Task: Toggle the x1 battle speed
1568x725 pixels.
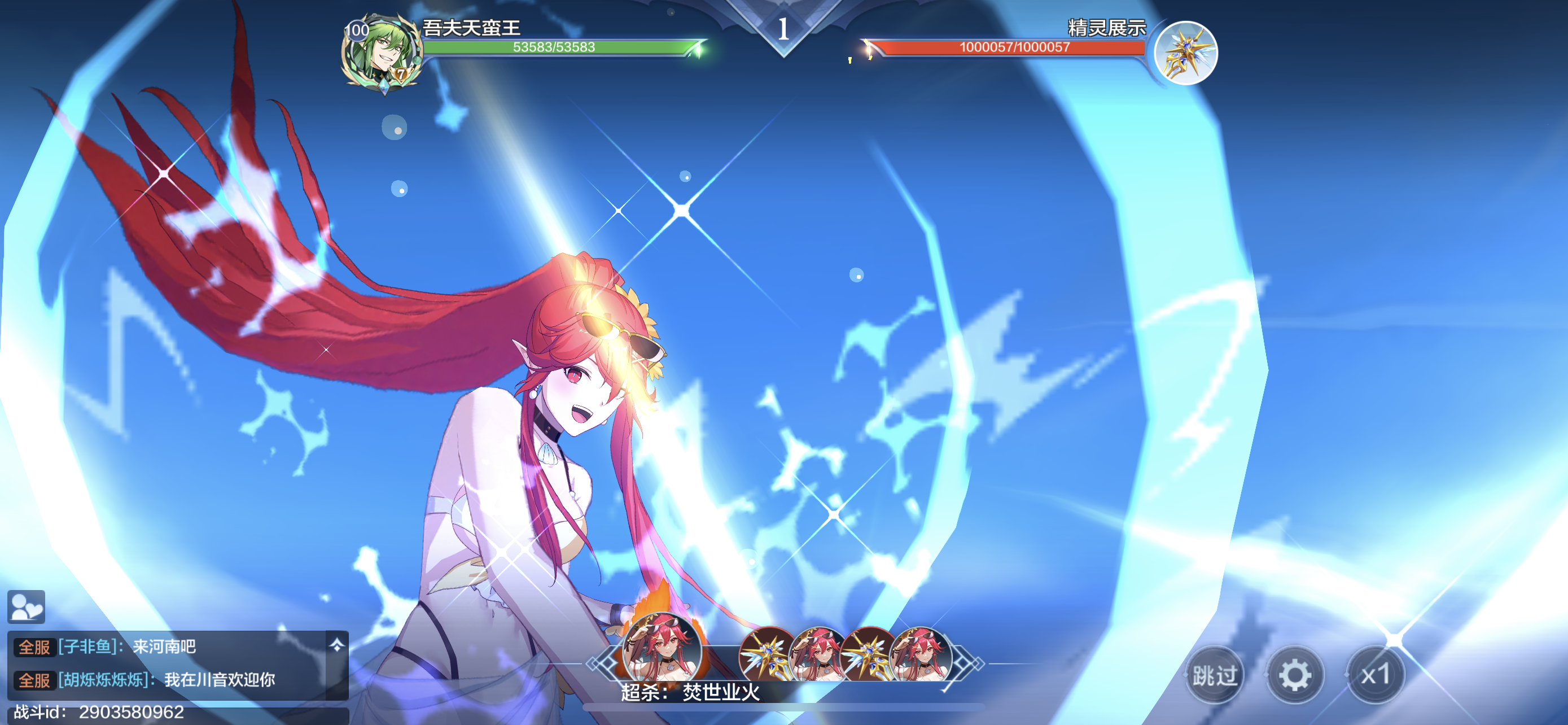Action: [x=1375, y=675]
